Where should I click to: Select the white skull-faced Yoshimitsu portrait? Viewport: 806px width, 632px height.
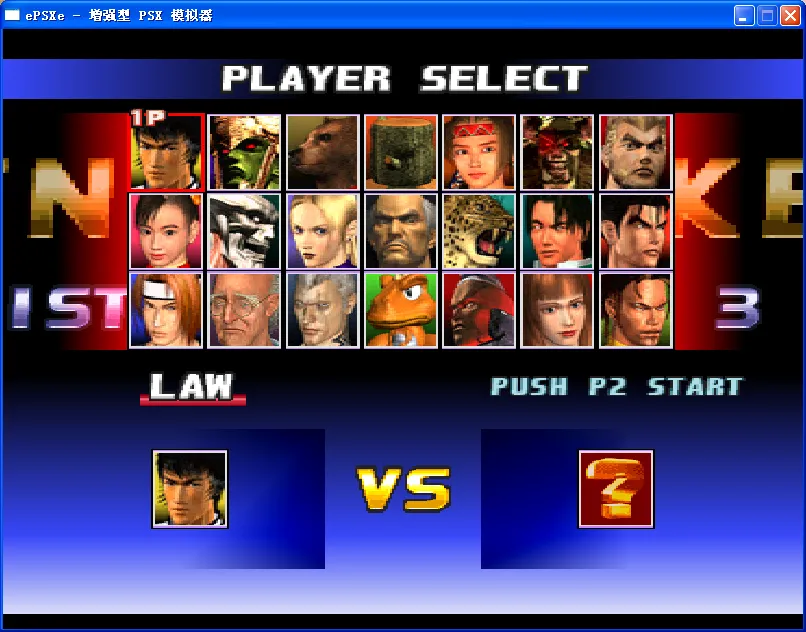point(244,231)
